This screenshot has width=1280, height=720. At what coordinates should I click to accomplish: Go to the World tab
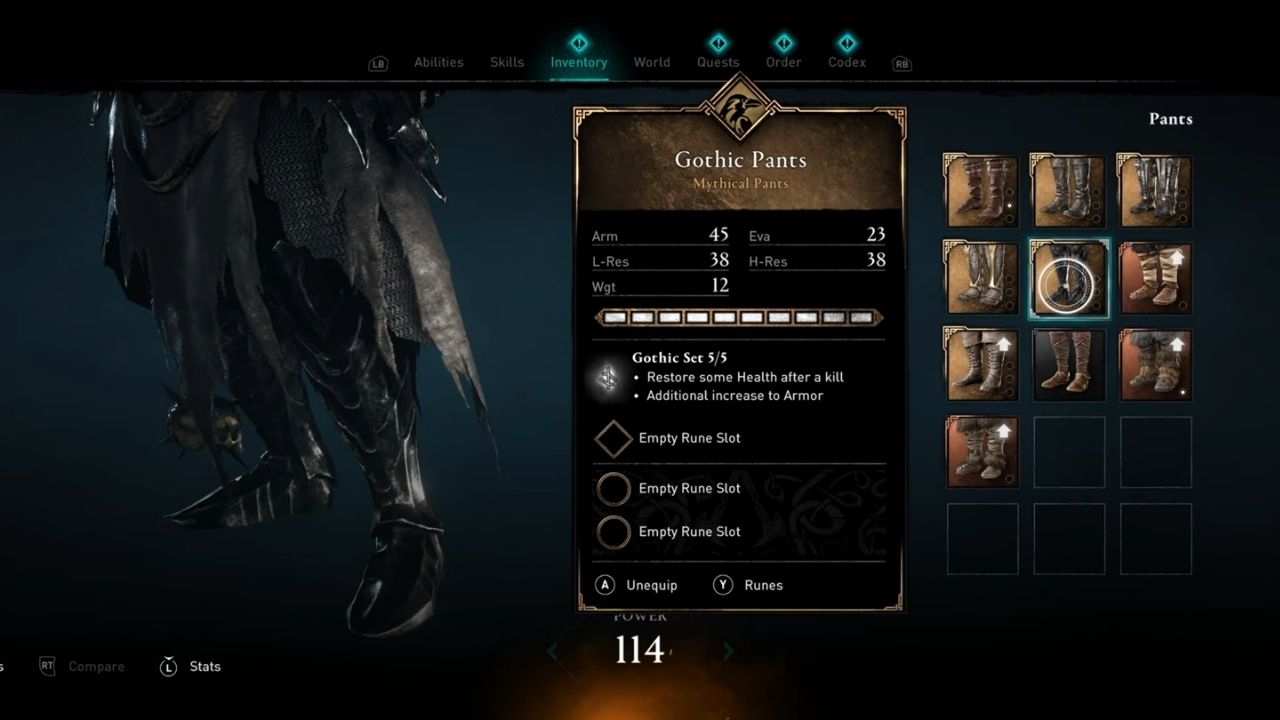652,62
